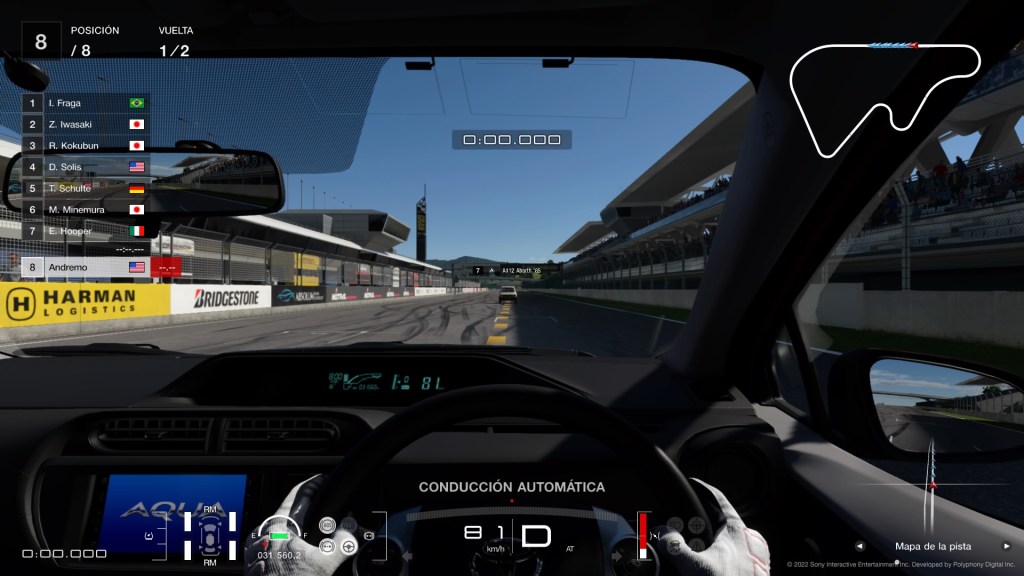1024x576 pixels.
Task: Pick M. Minemura in the standings
Action: coord(85,210)
